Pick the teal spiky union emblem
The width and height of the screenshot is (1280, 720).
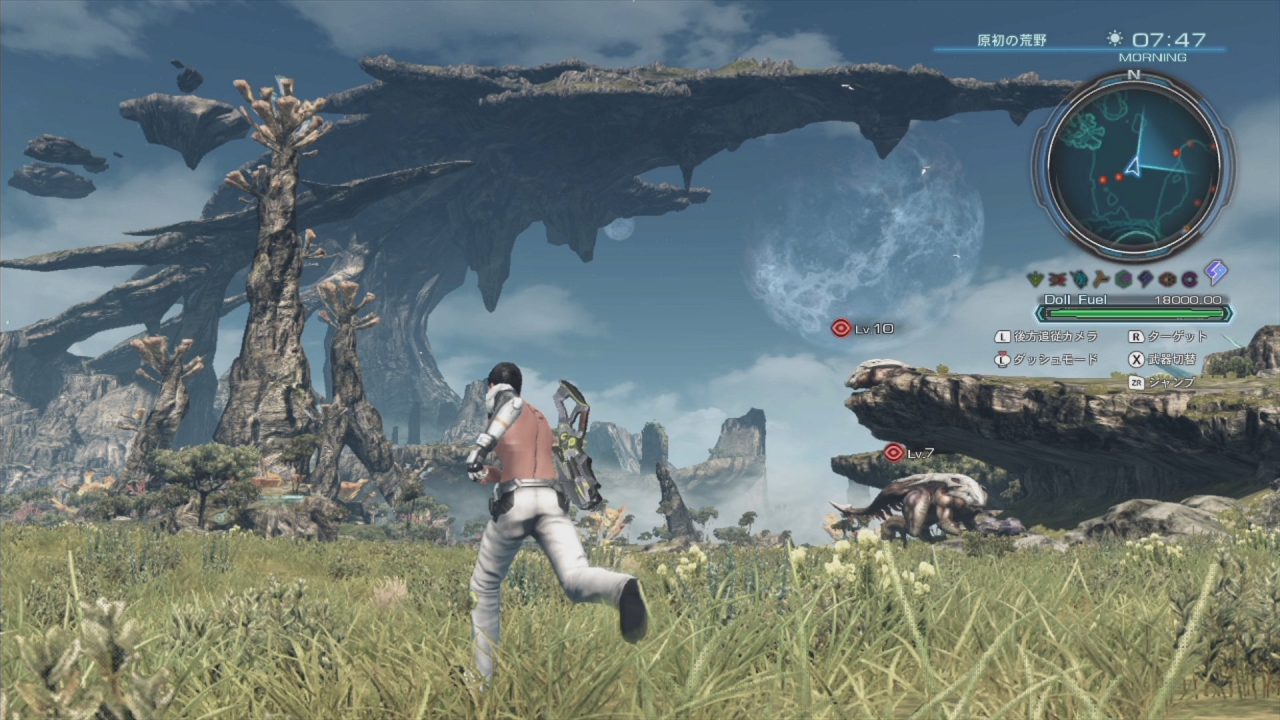pos(1079,279)
